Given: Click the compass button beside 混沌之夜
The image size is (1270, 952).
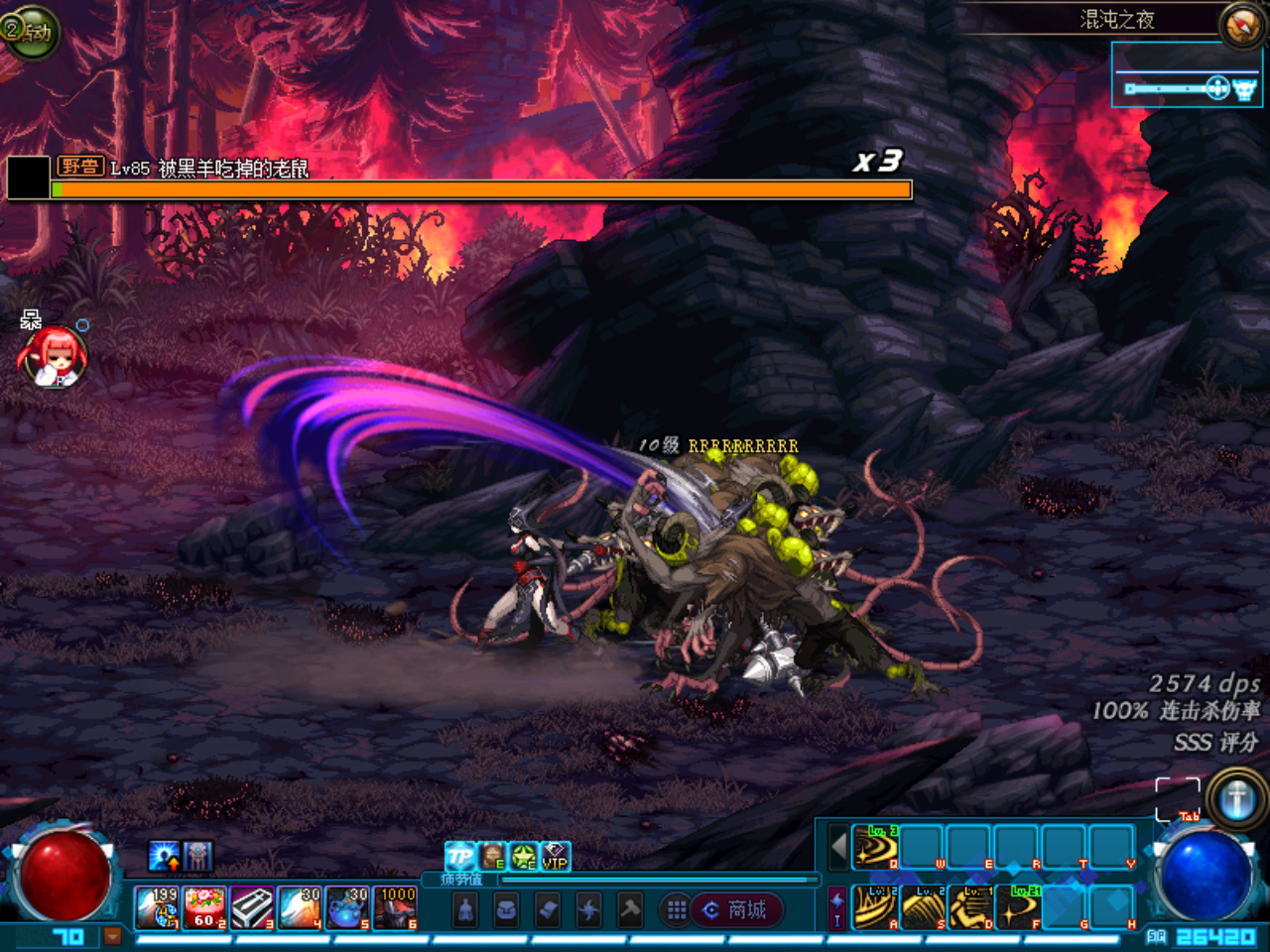Looking at the screenshot, I should pyautogui.click(x=1241, y=24).
